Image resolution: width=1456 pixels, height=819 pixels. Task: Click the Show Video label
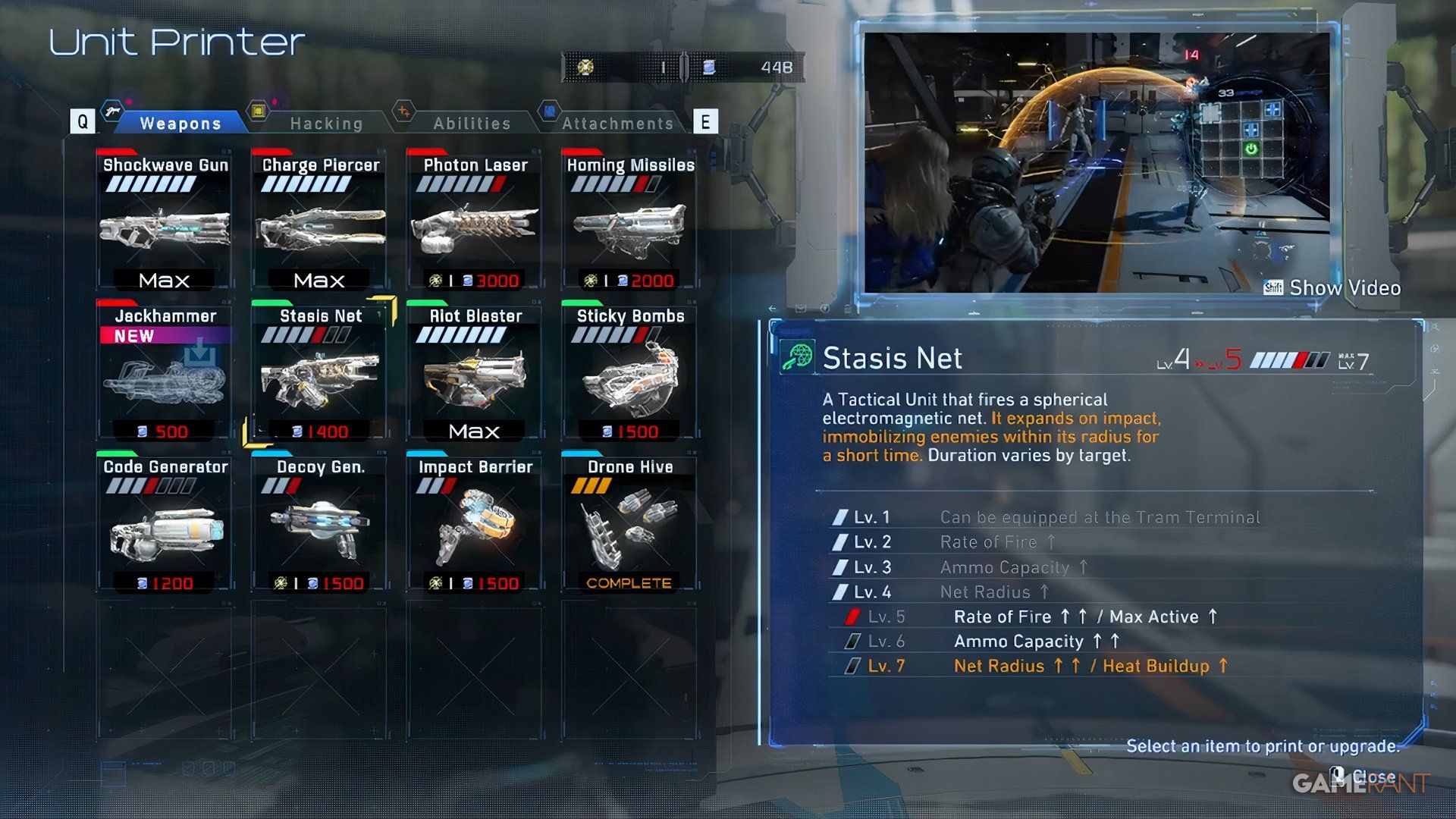(x=1344, y=288)
